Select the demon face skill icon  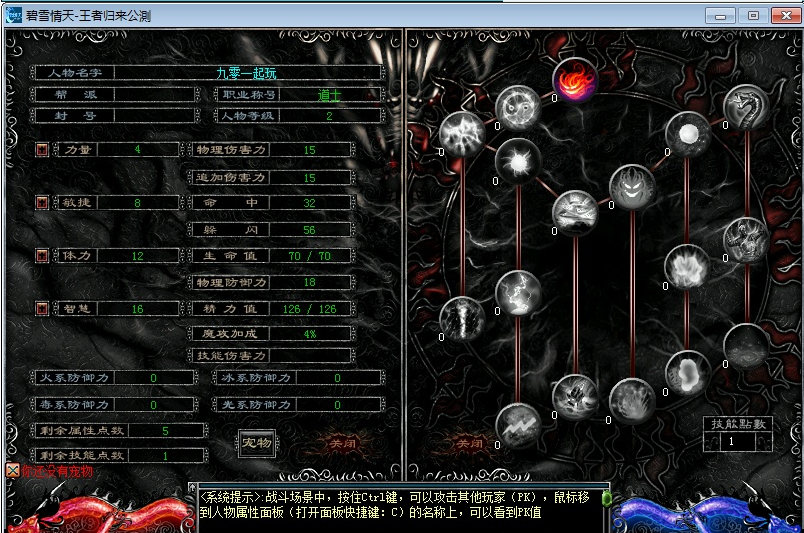[633, 187]
